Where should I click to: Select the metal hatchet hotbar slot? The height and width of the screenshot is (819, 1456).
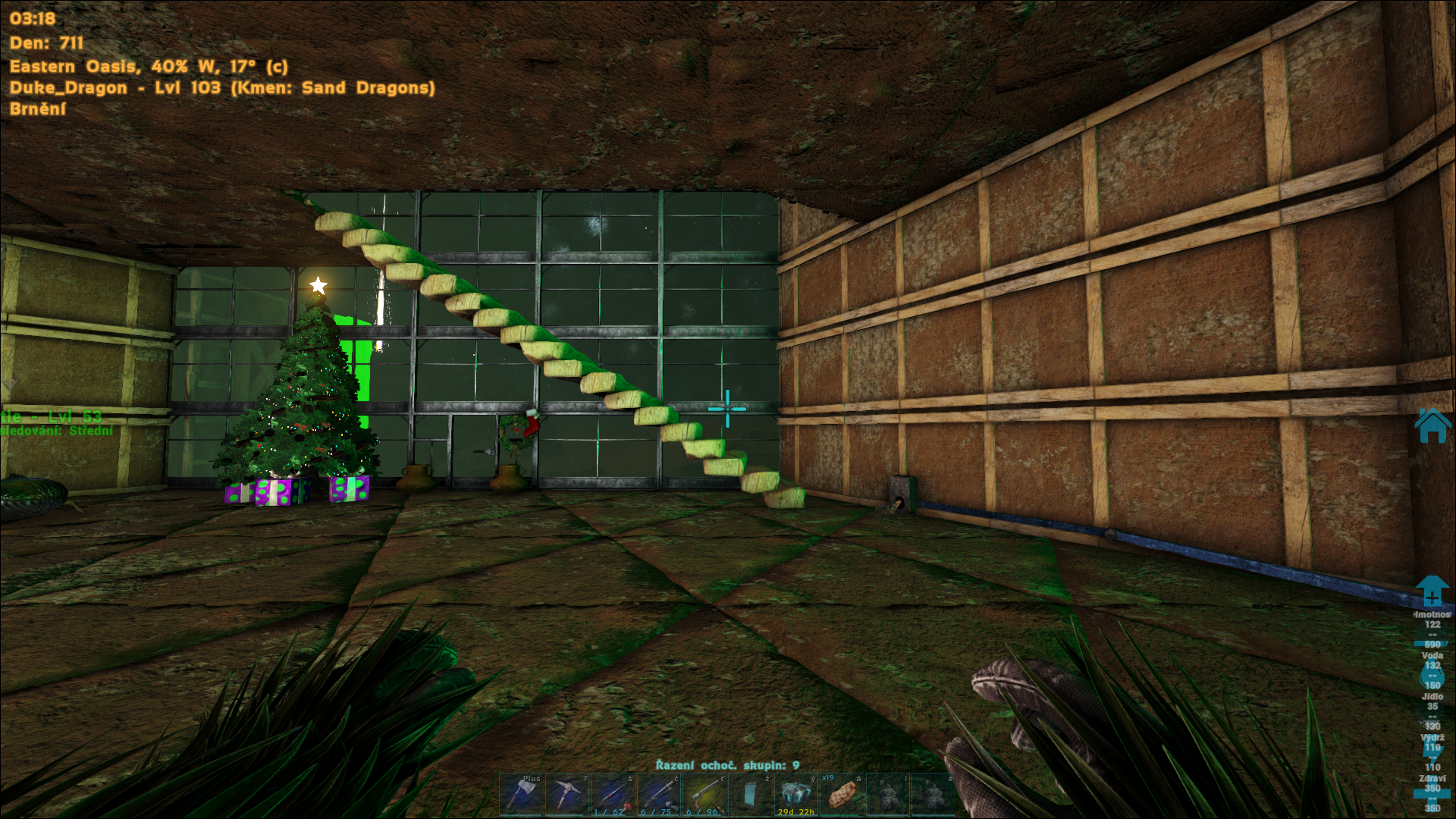point(521,794)
